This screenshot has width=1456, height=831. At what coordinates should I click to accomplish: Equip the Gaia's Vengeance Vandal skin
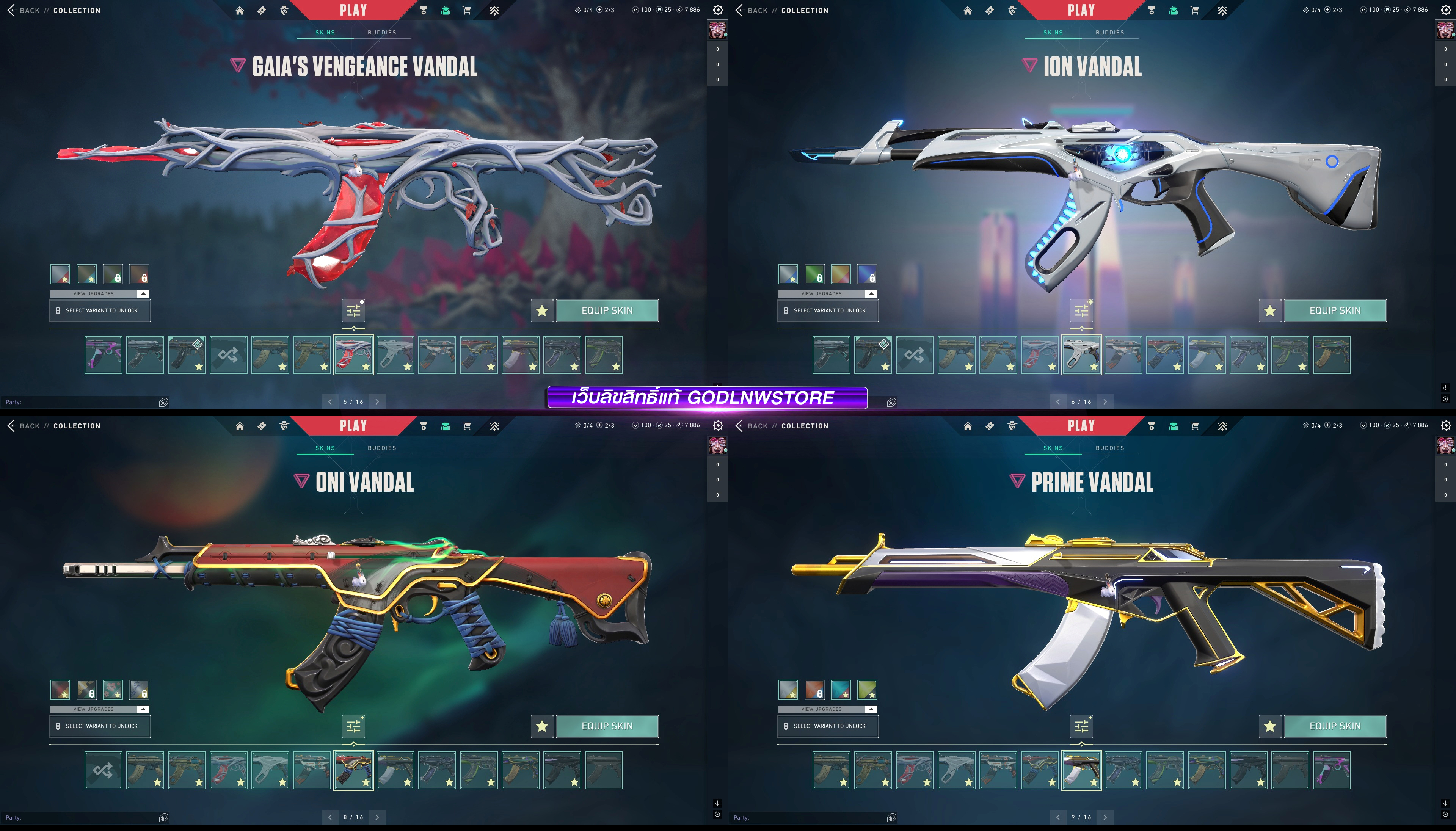click(607, 310)
